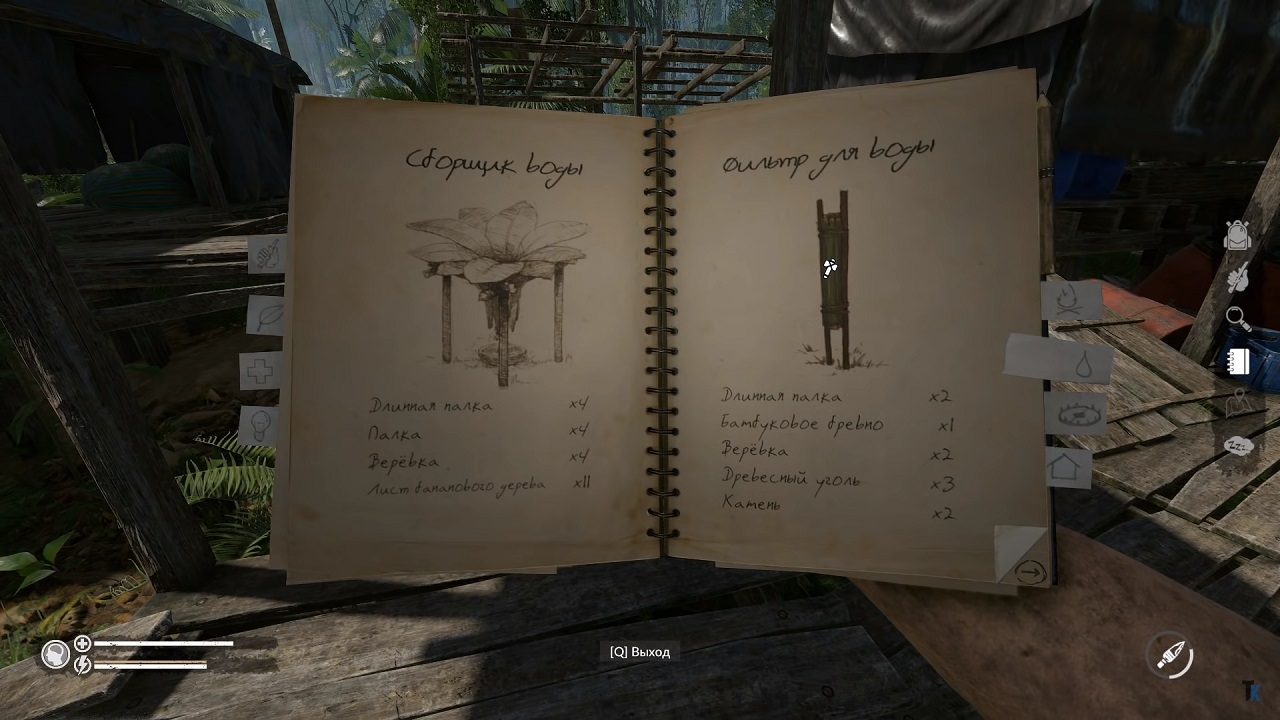Screen dimensions: 1280x720
Task: Open the map icon
Action: tap(1238, 403)
